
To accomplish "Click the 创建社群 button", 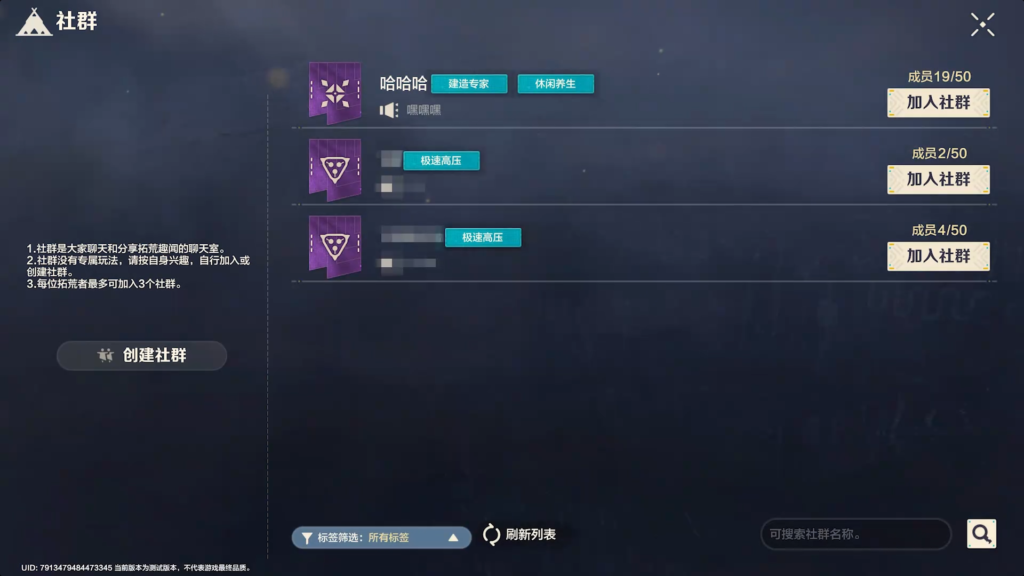I will (x=142, y=355).
